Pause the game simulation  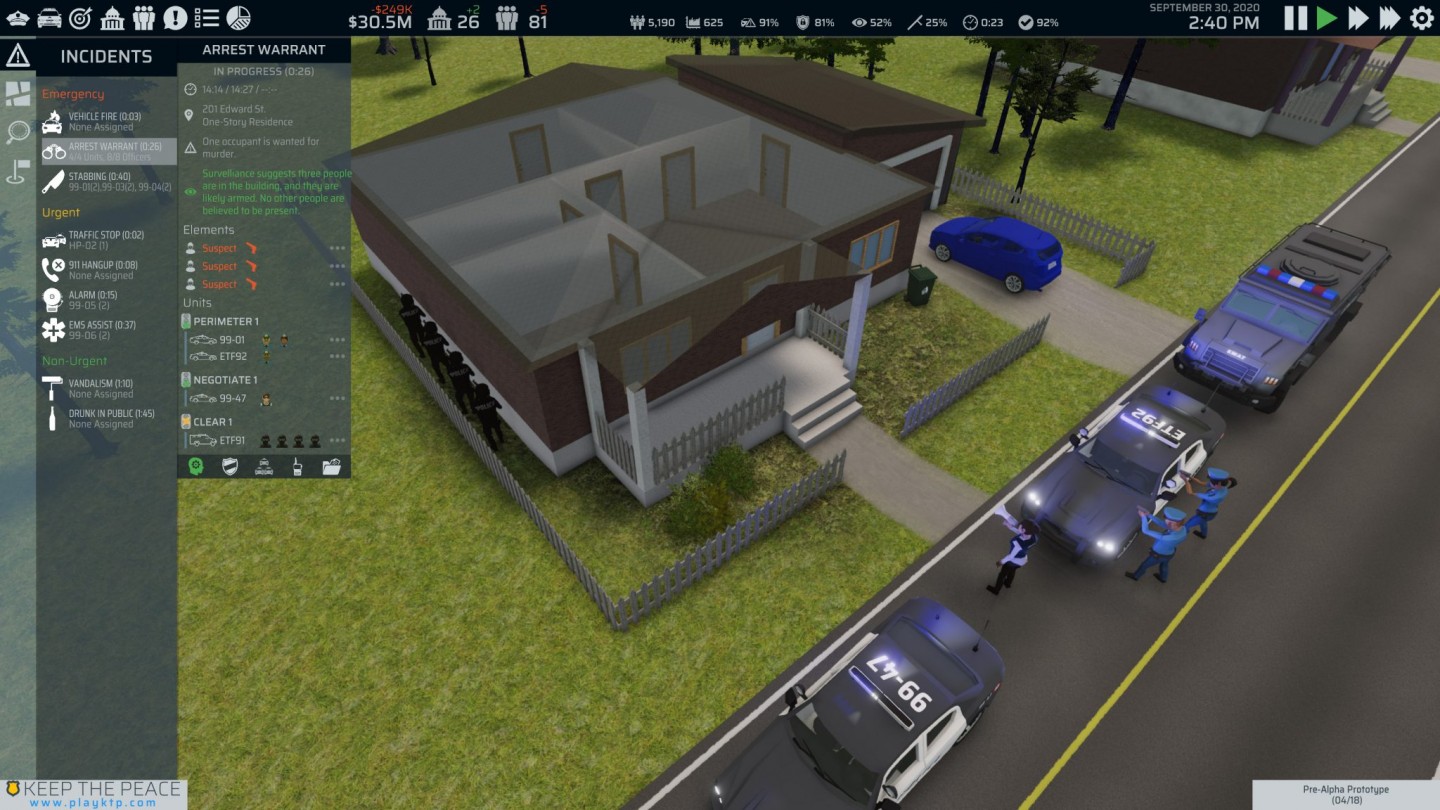pyautogui.click(x=1295, y=18)
